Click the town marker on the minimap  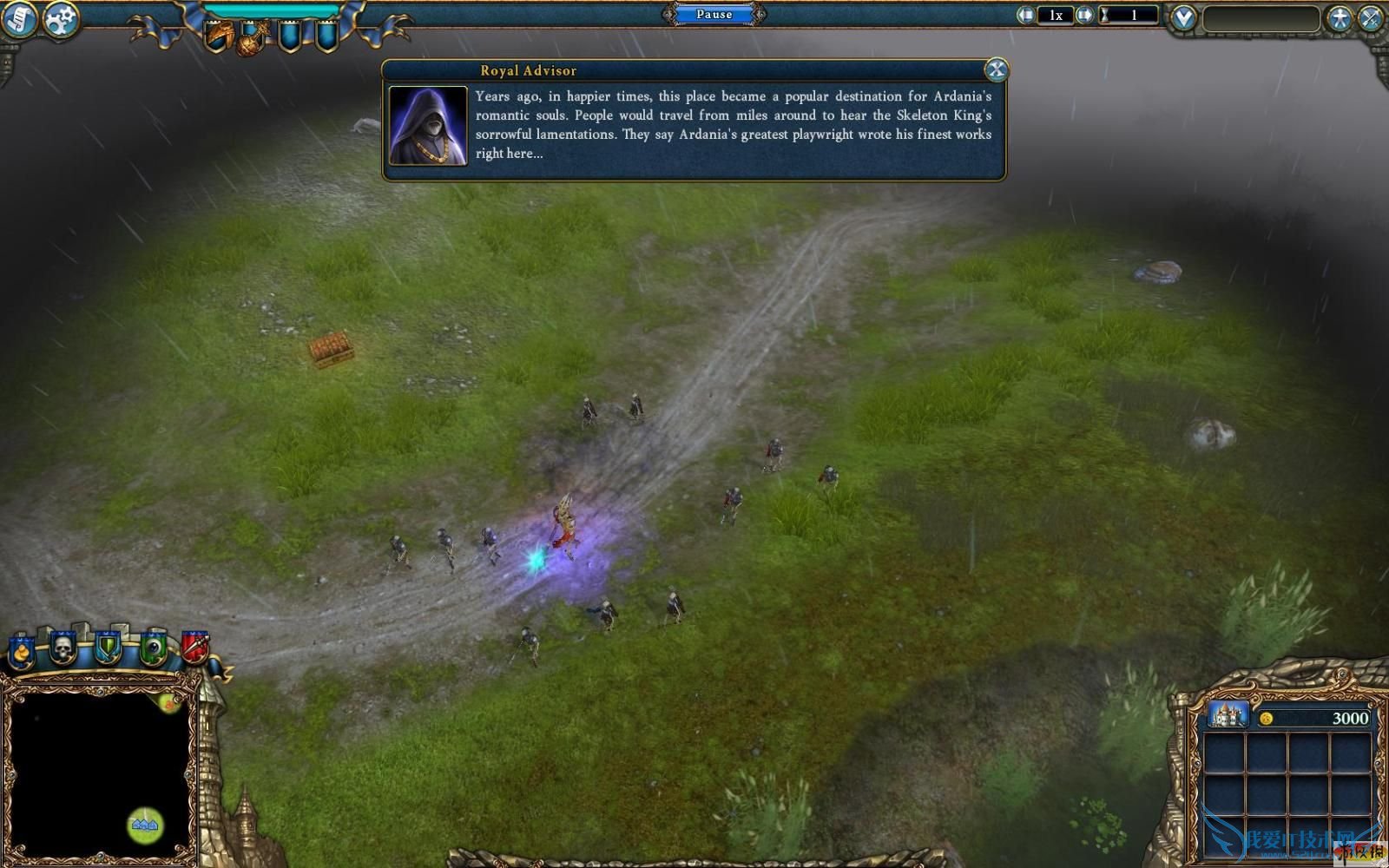coord(145,824)
